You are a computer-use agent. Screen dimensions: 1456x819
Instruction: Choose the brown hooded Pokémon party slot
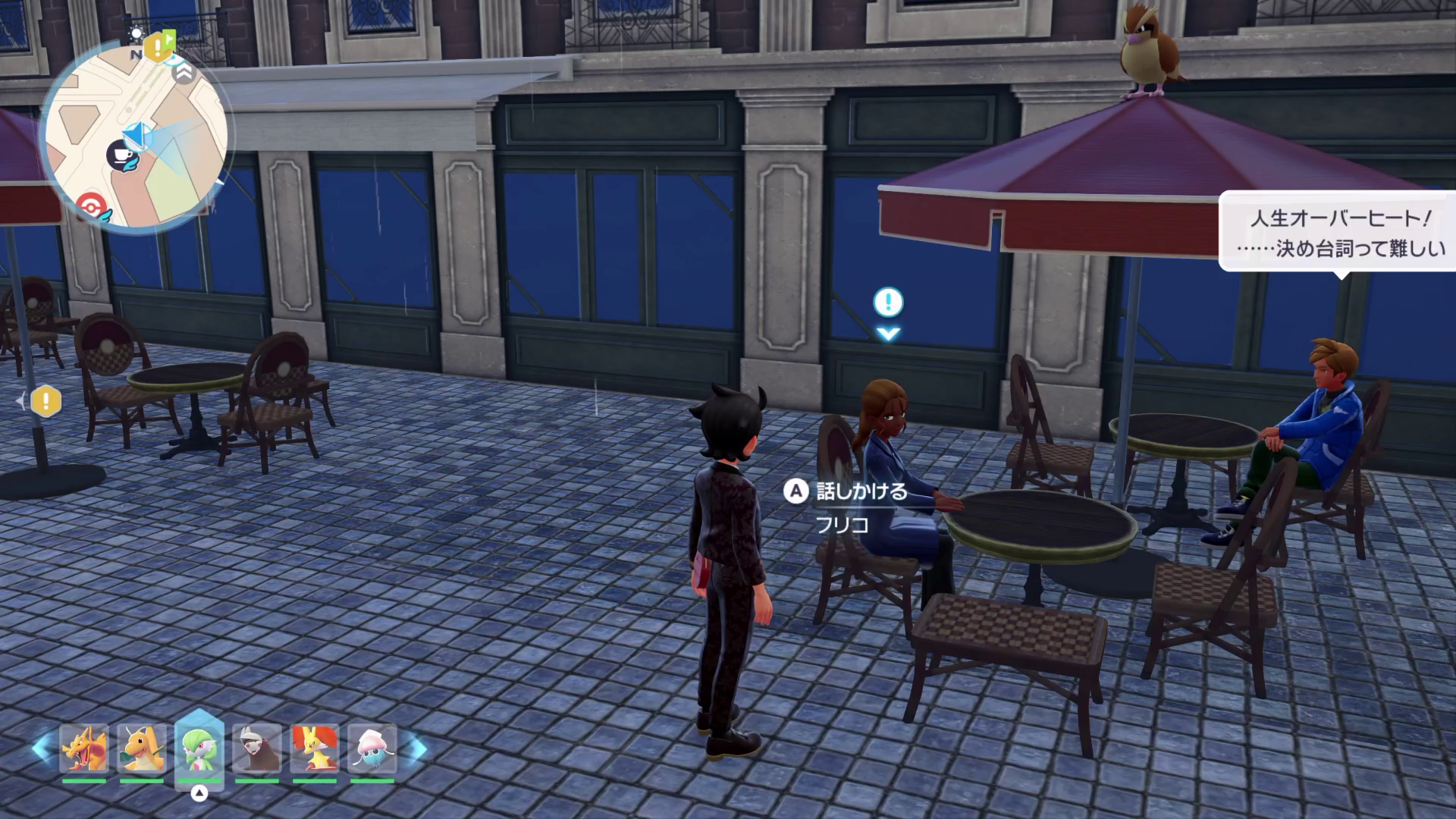pyautogui.click(x=257, y=748)
